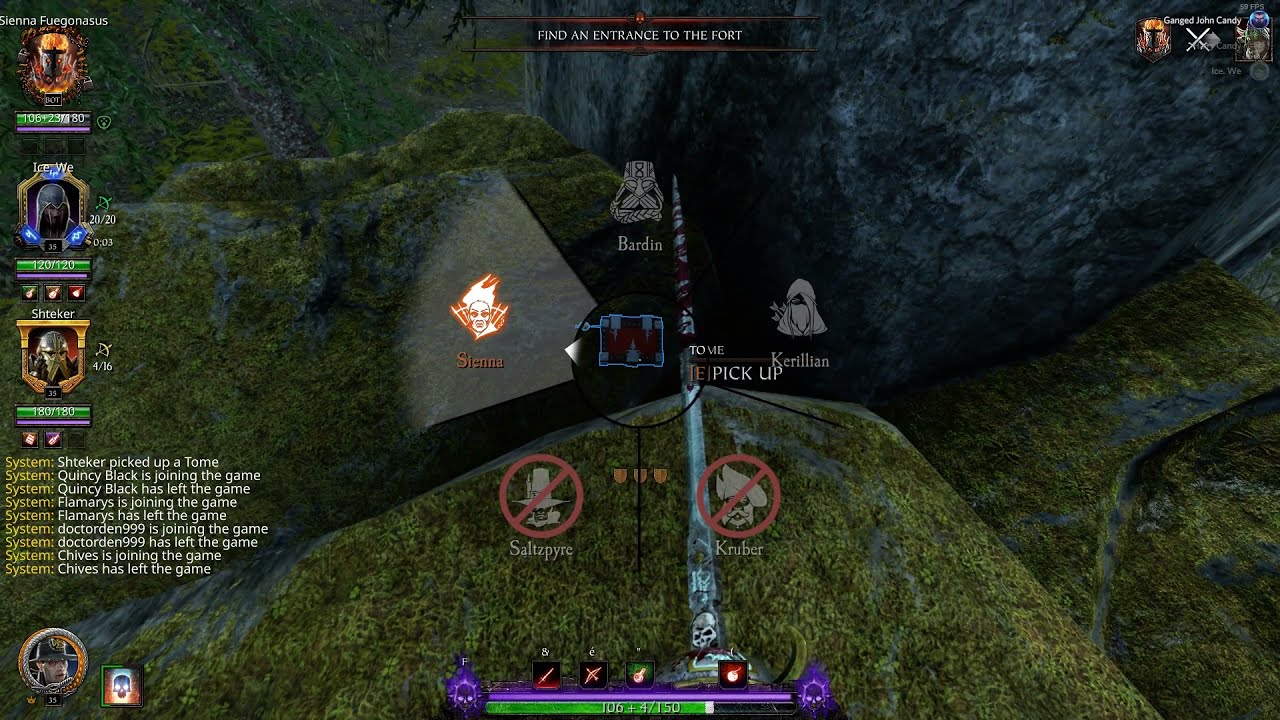Image resolution: width=1280 pixels, height=720 pixels.
Task: Select the melee sword weapon slot
Action: [546, 676]
